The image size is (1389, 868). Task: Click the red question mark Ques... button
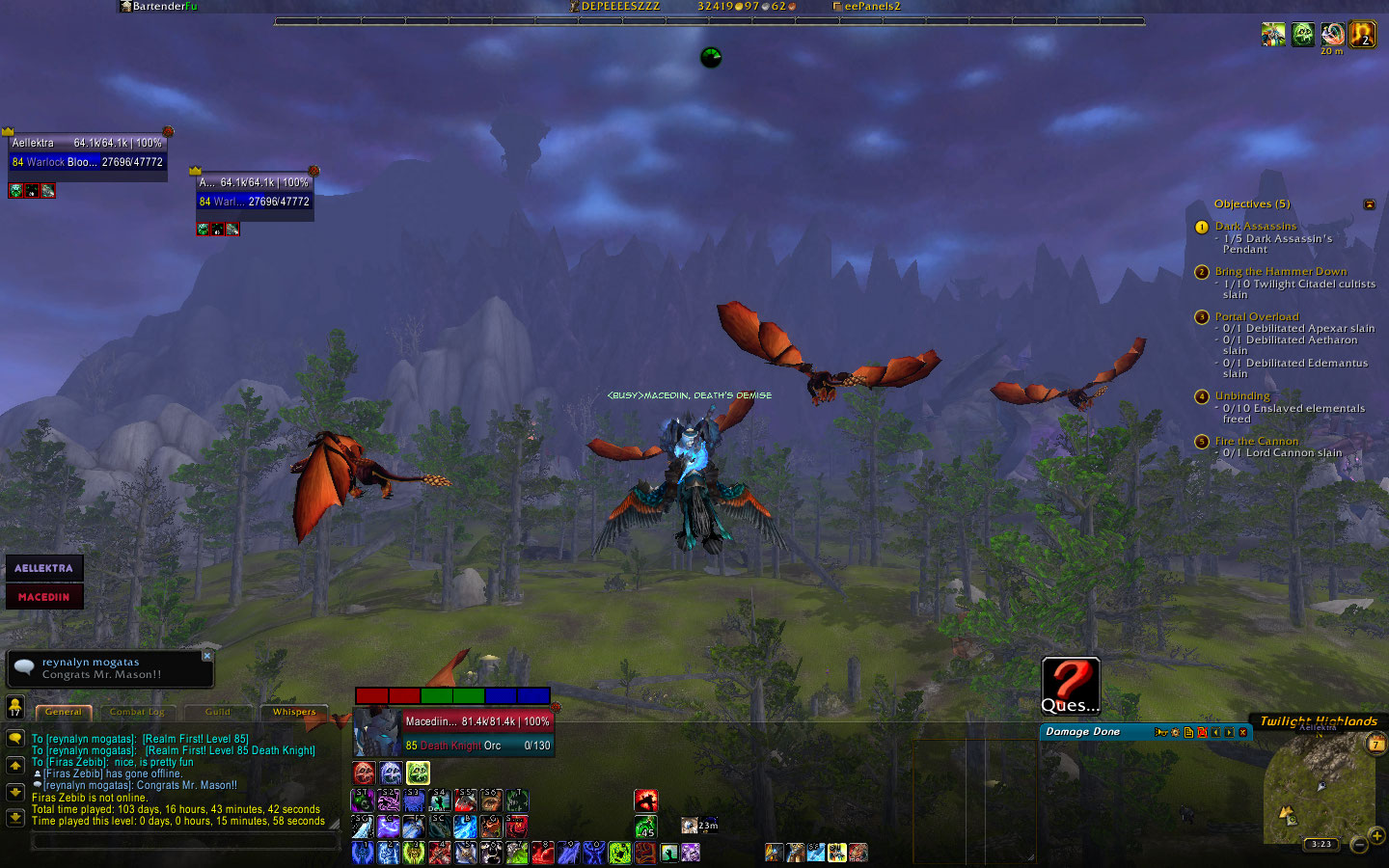(x=1070, y=685)
